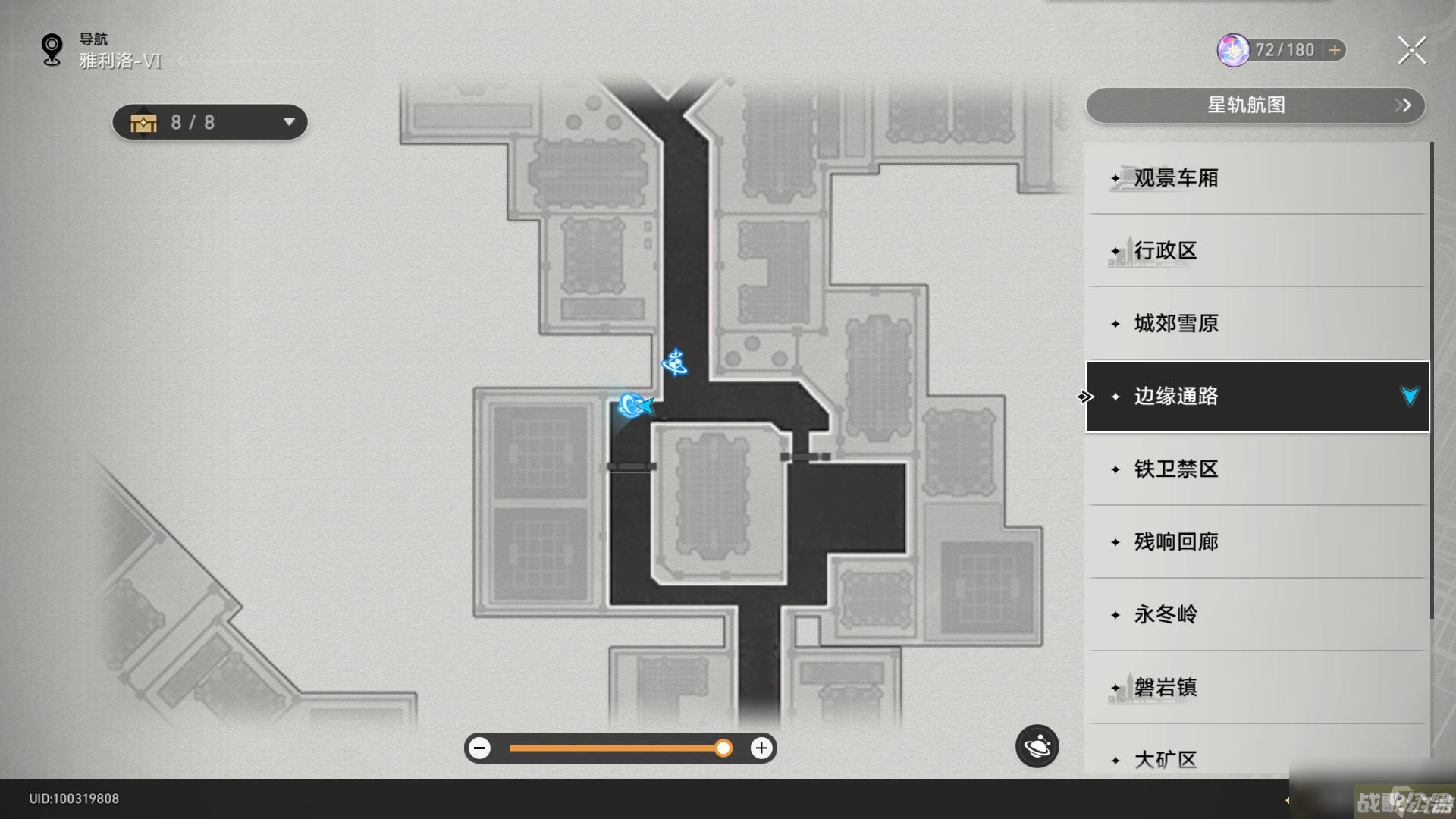Add trailblaze power with the plus button

pos(1335,50)
